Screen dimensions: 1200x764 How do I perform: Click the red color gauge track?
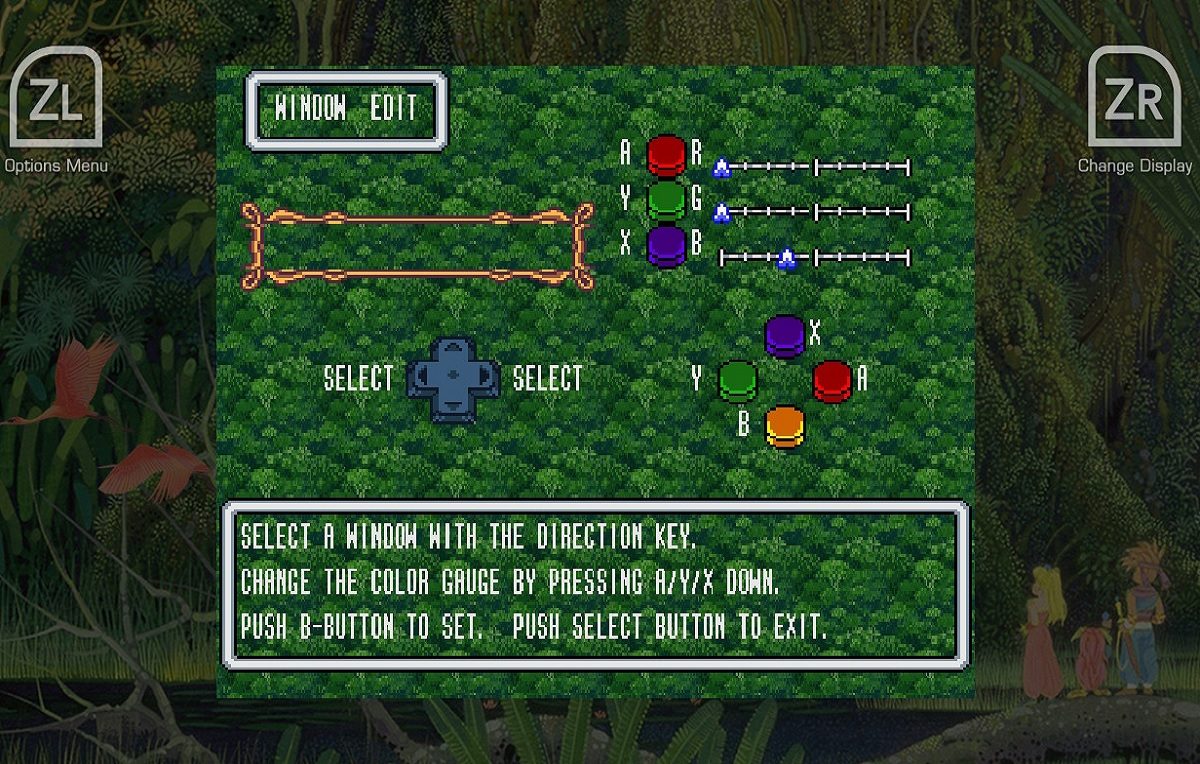tap(815, 168)
